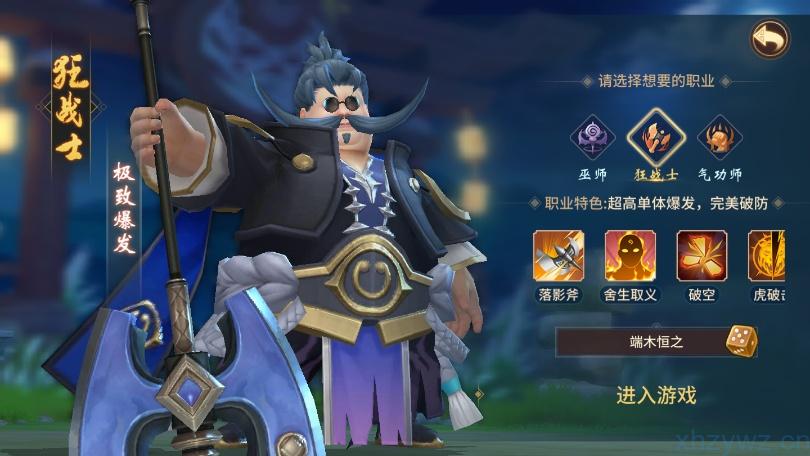
Task: Show the 舍生取义 skill details
Action: coord(631,255)
